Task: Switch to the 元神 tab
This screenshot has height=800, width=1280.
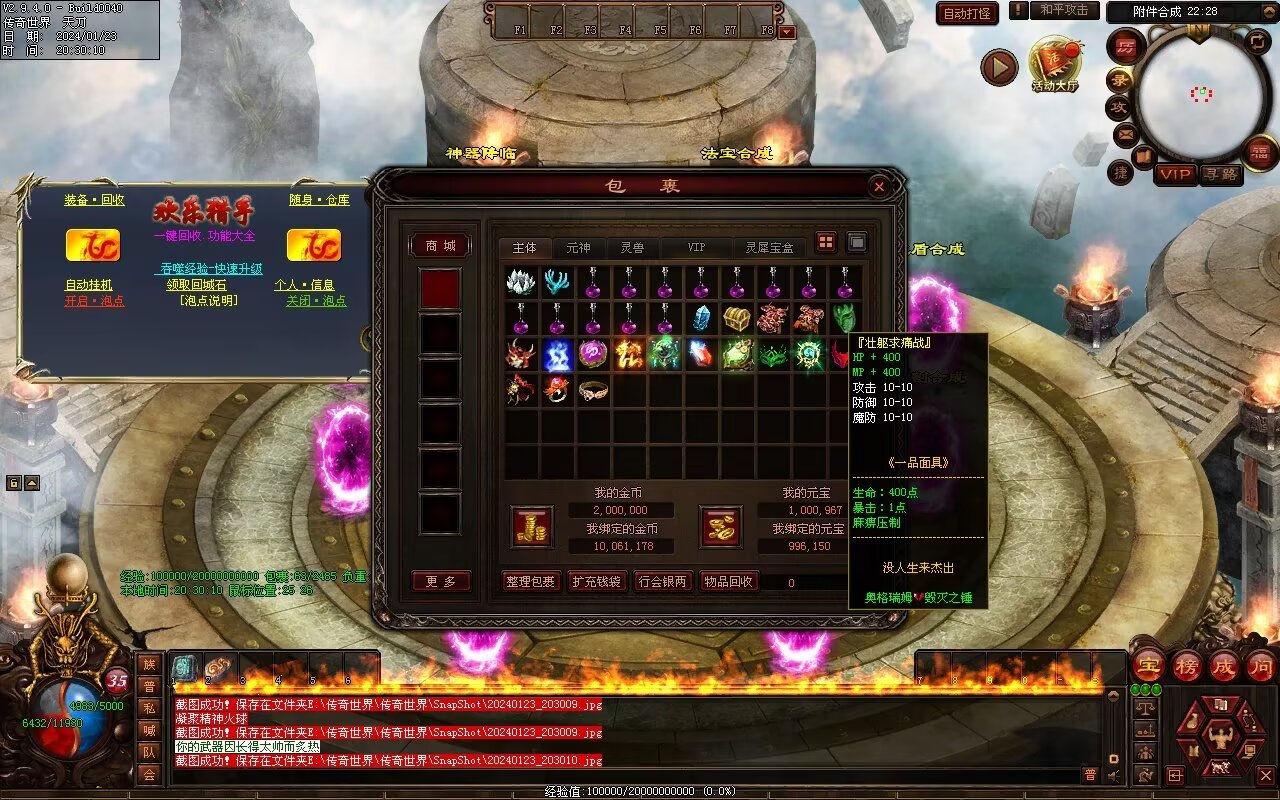Action: [x=578, y=247]
